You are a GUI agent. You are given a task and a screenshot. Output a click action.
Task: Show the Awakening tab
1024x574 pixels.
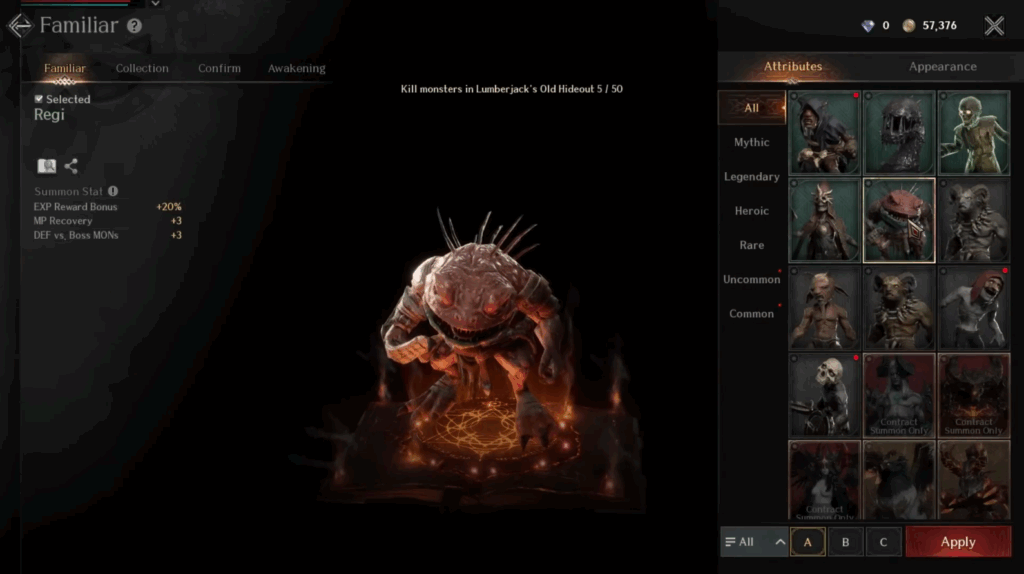pos(296,68)
